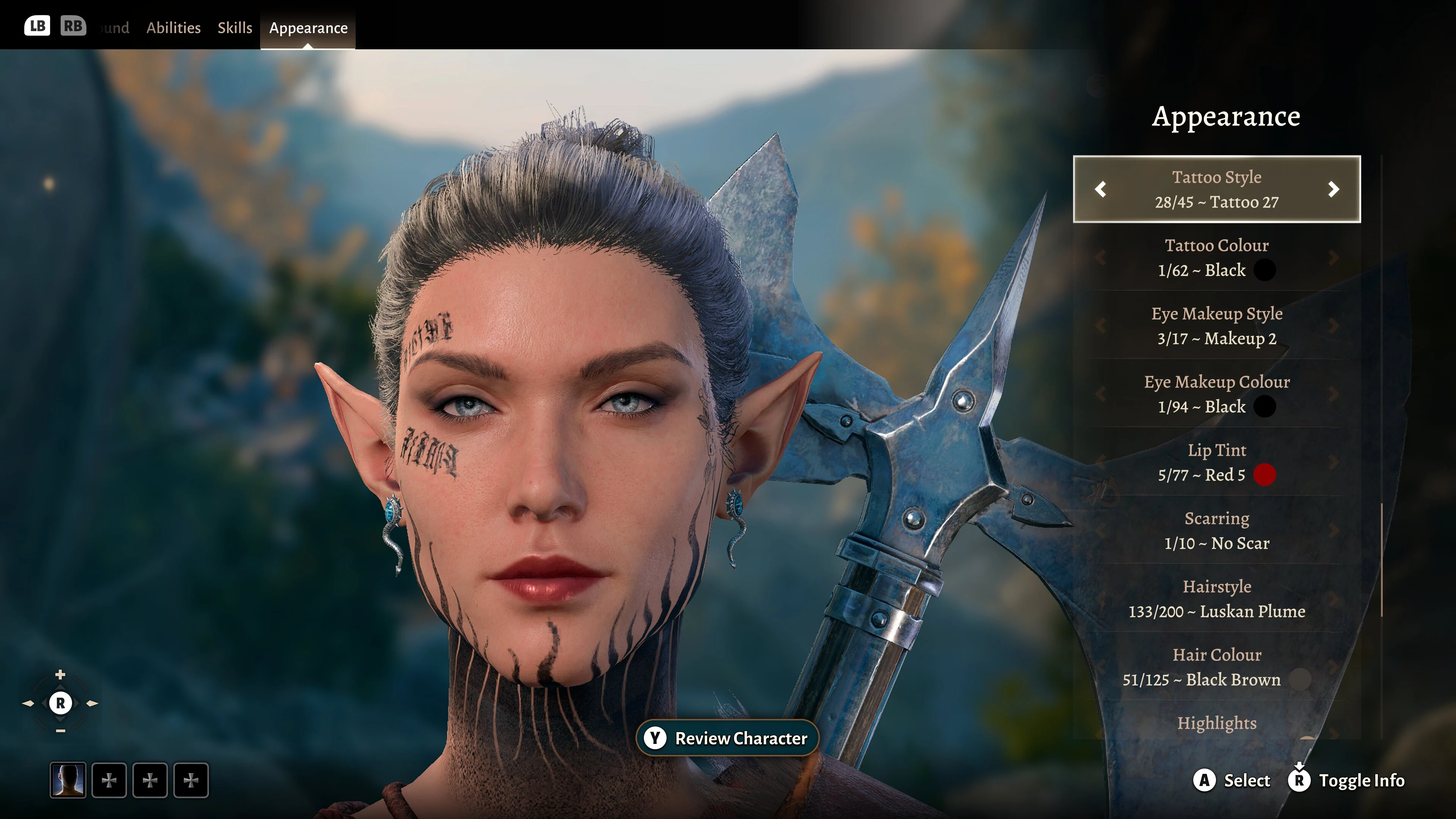This screenshot has width=1456, height=819.
Task: Select the Eye Makeup Style option
Action: (1216, 326)
